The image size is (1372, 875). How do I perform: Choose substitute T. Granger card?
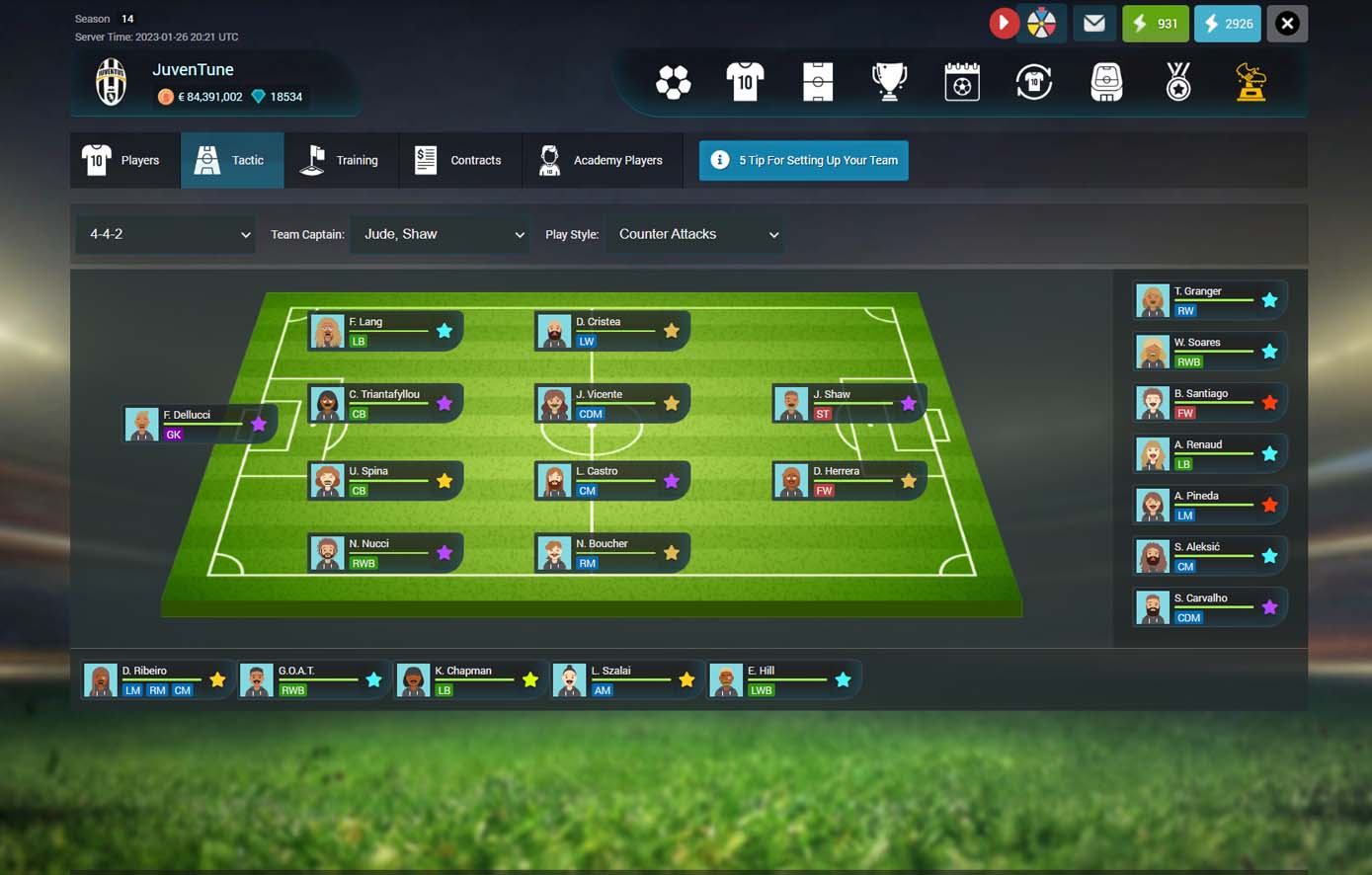(x=1209, y=300)
